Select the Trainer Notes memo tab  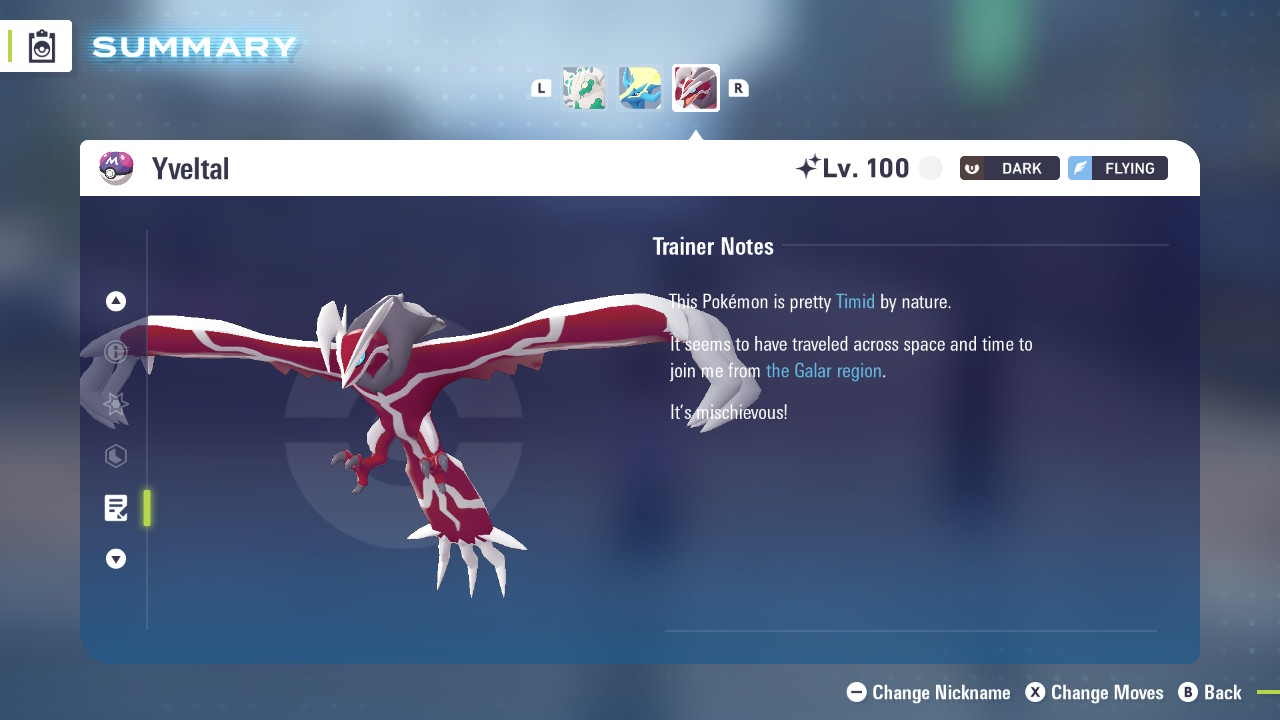[116, 508]
